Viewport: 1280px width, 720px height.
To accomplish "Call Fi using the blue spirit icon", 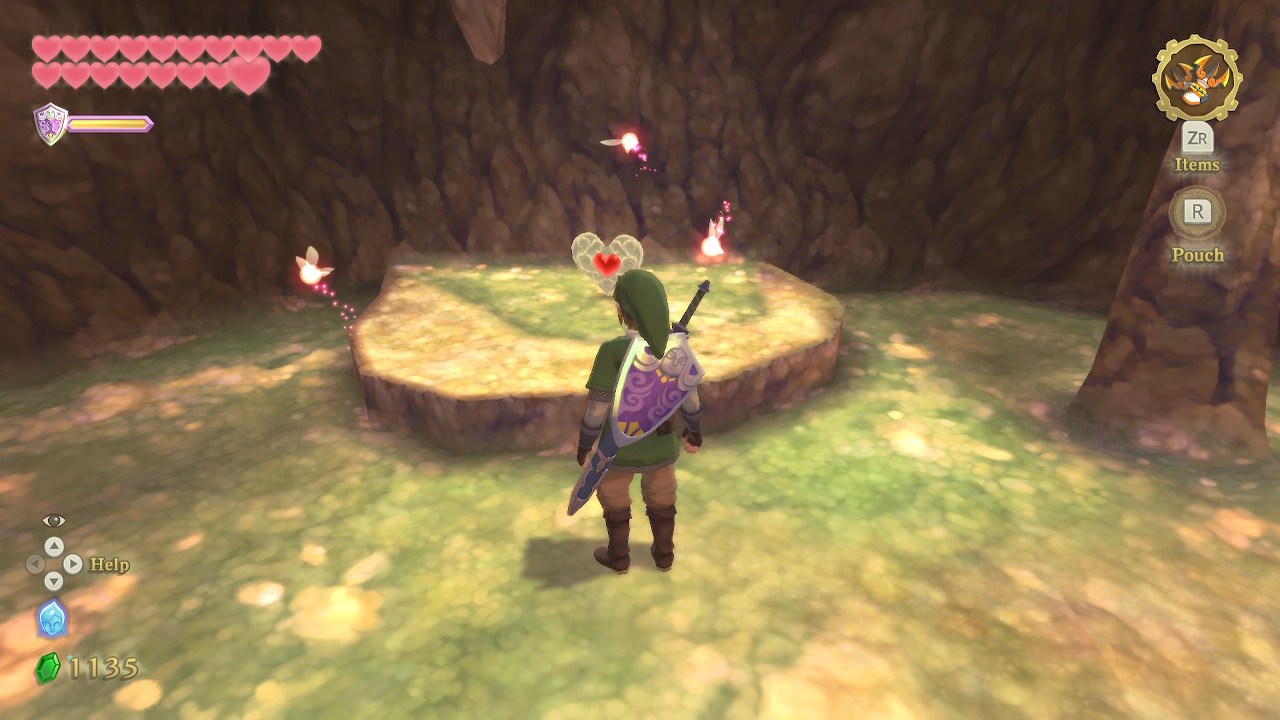I will [x=52, y=618].
